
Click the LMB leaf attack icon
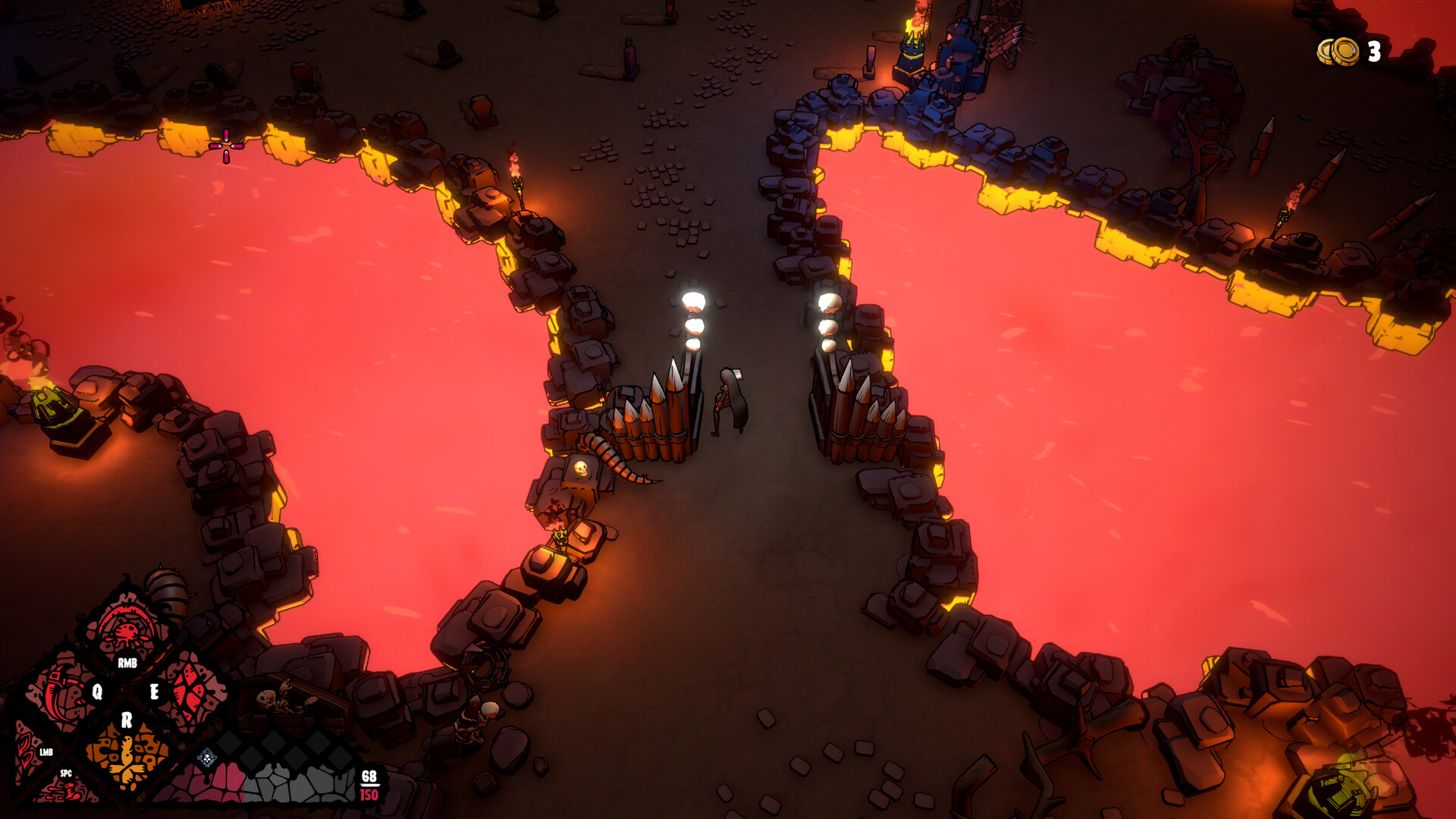26,752
